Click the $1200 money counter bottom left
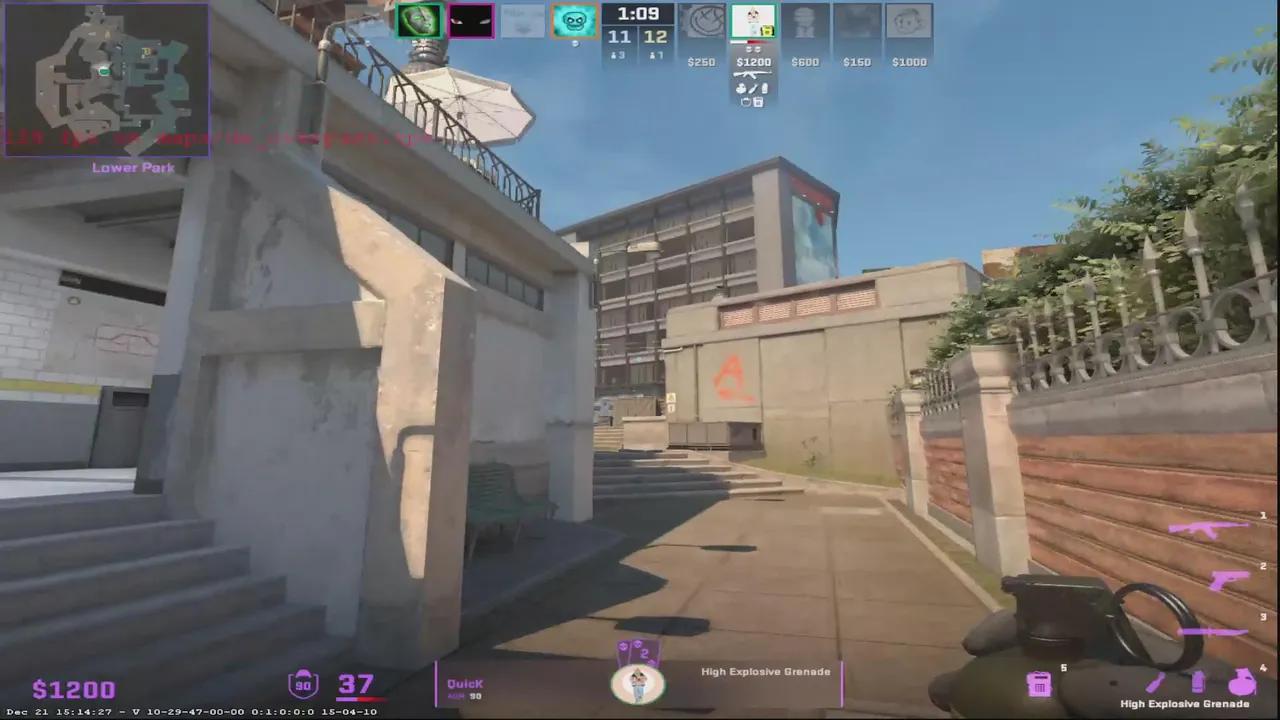This screenshot has width=1280, height=720. [74, 689]
